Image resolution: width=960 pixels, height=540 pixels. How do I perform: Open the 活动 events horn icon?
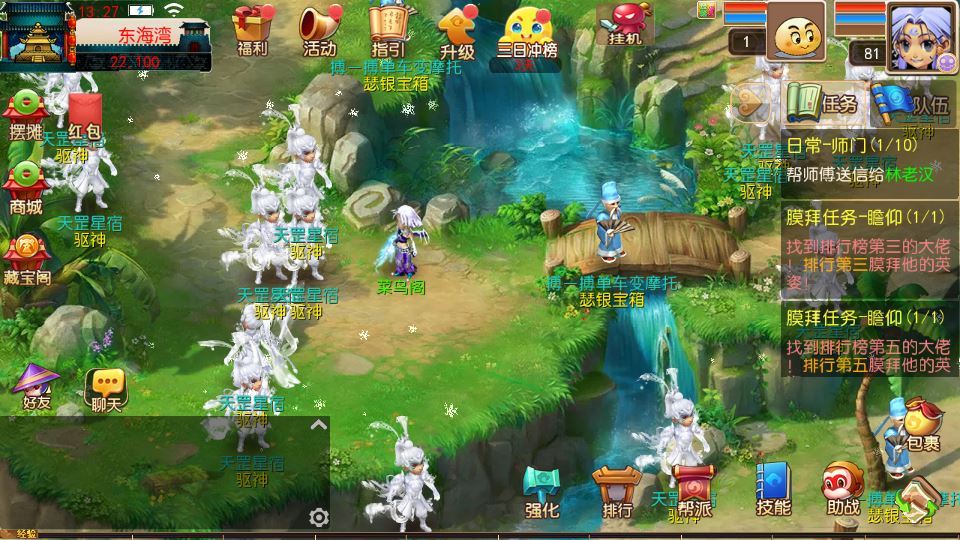pos(319,31)
